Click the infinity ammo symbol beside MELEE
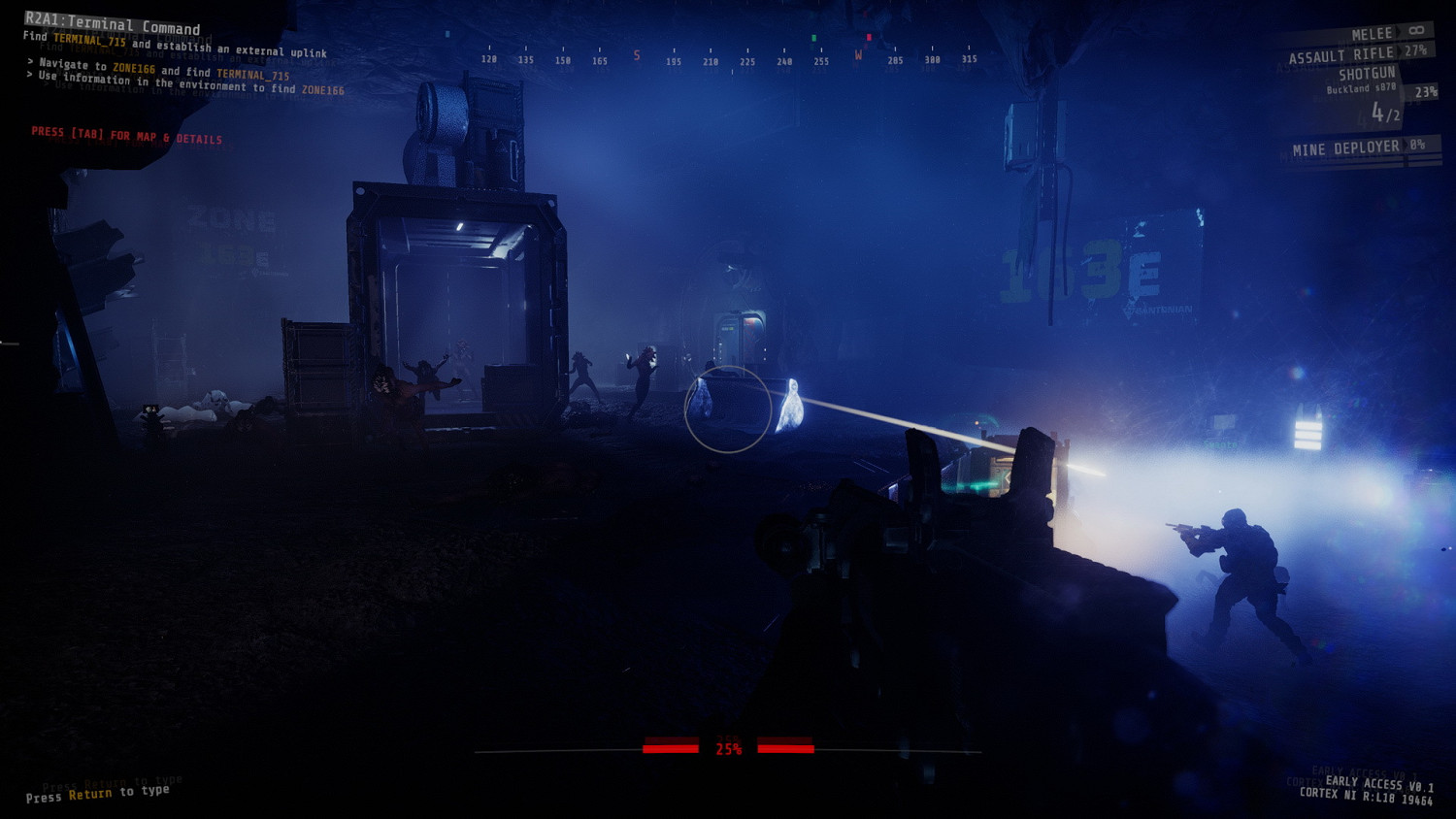The width and height of the screenshot is (1456, 819). (x=1416, y=30)
